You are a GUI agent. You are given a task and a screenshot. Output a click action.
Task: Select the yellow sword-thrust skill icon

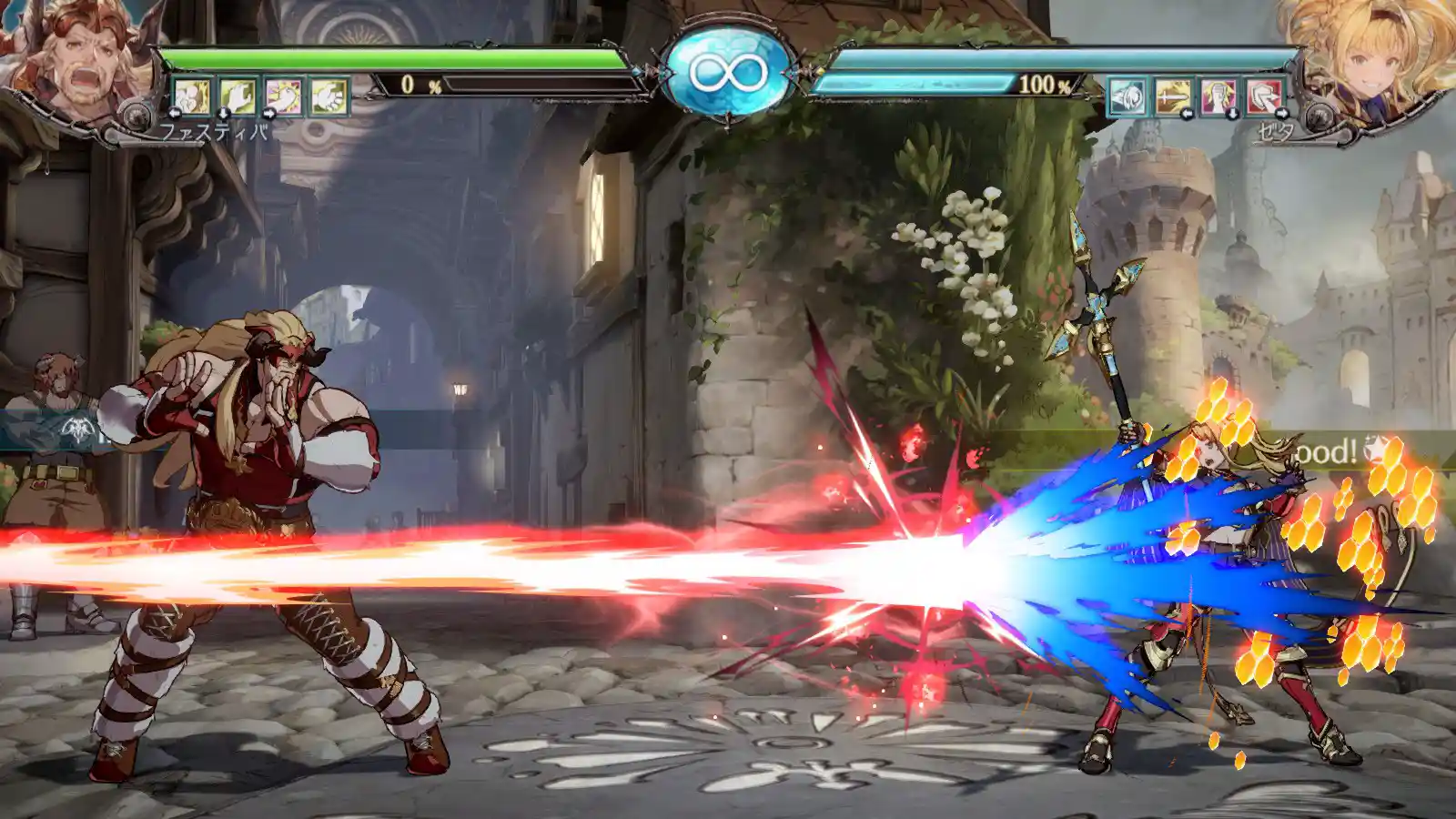pos(1173,96)
